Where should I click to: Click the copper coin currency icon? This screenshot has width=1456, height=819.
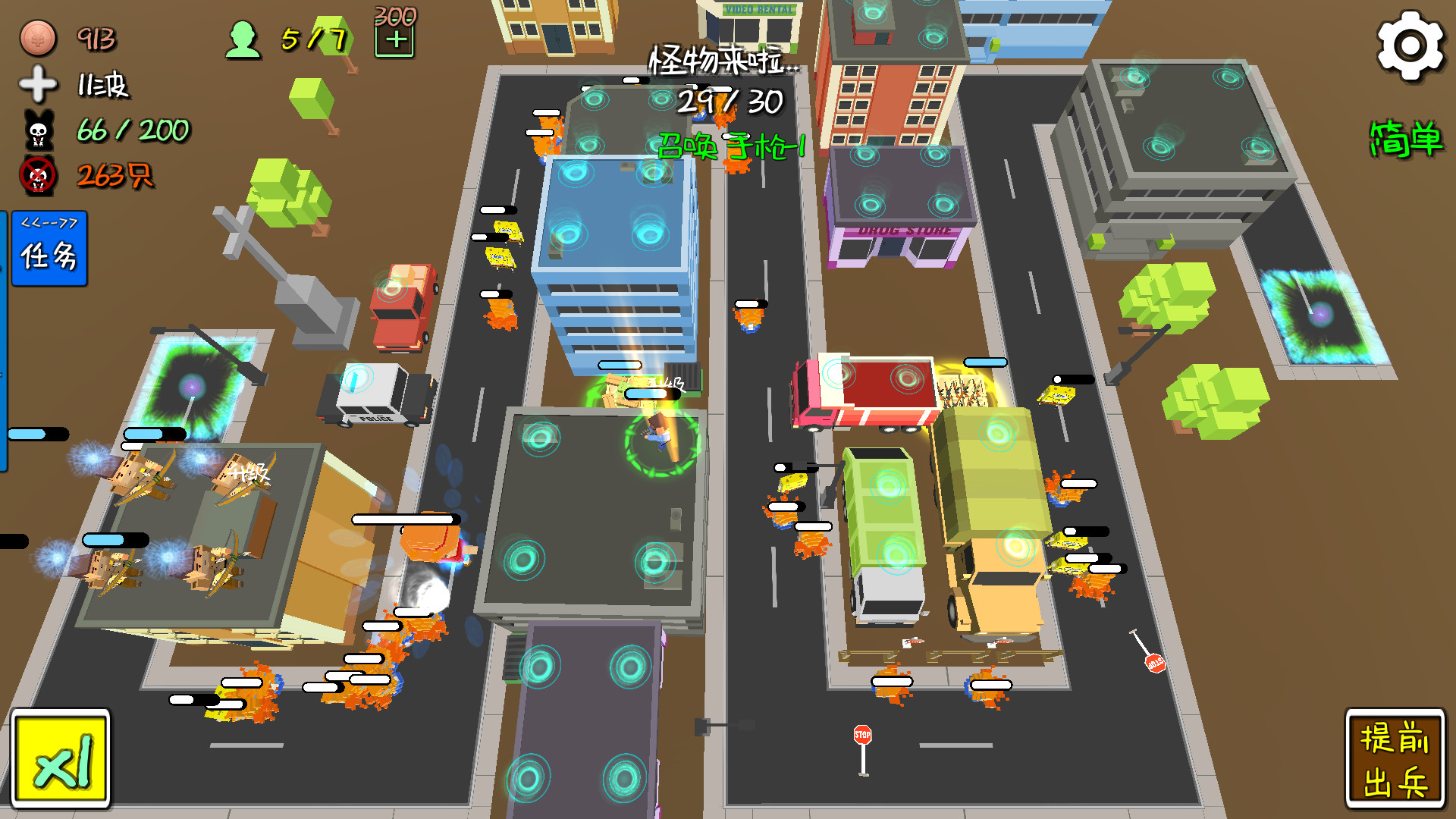36,36
